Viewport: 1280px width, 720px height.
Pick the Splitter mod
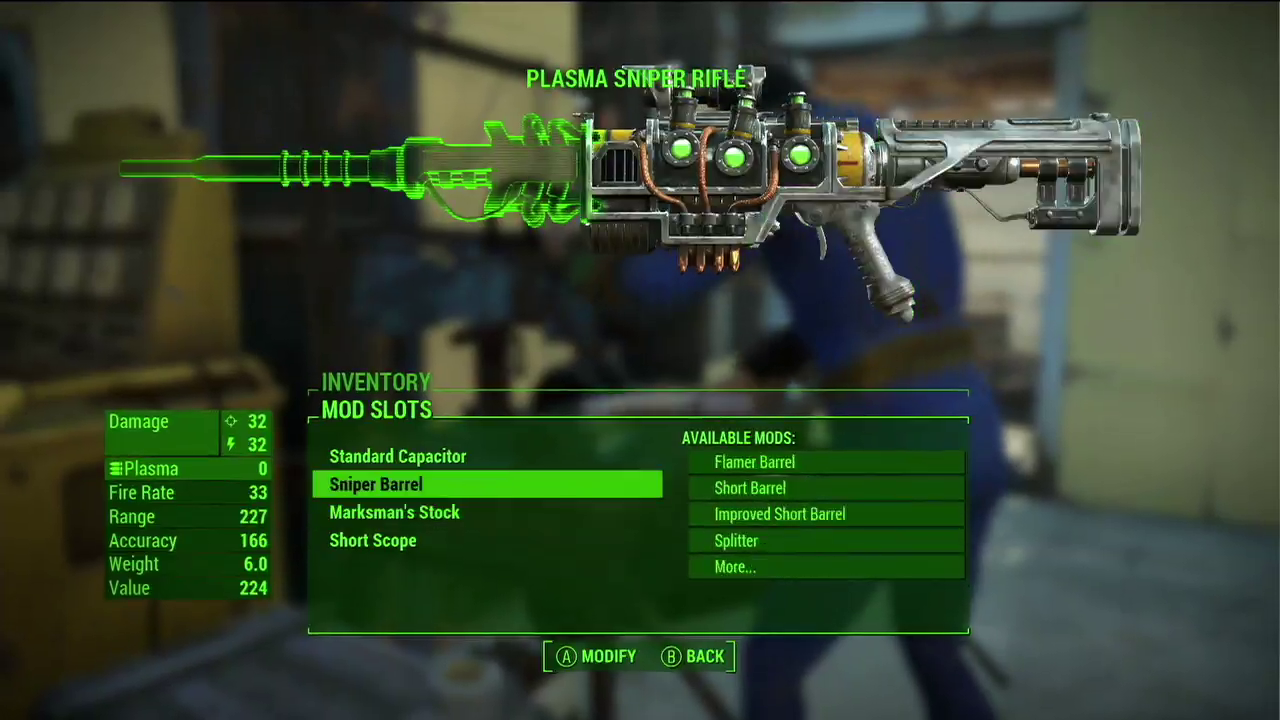(x=826, y=541)
